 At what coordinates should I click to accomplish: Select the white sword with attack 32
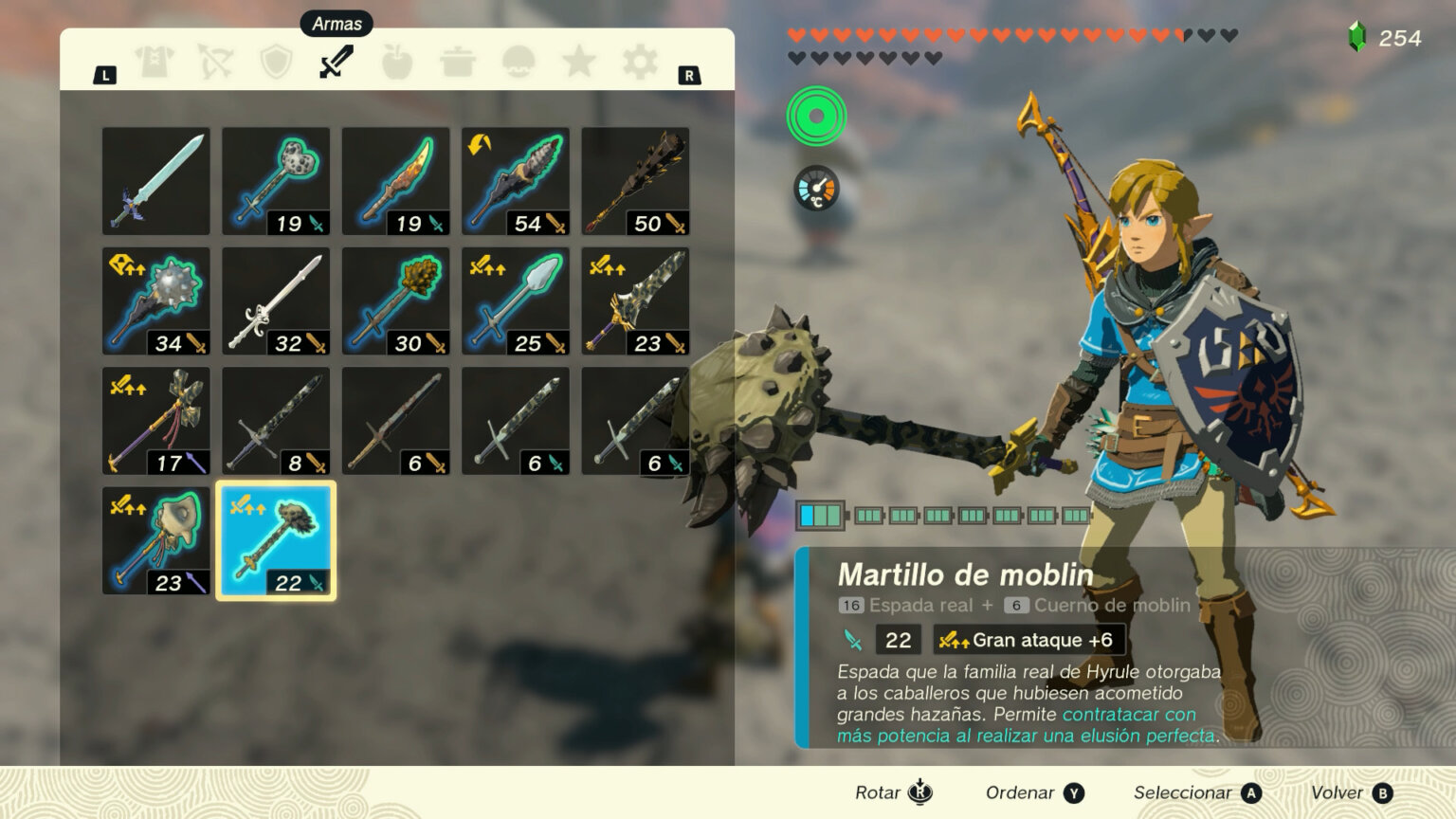276,301
